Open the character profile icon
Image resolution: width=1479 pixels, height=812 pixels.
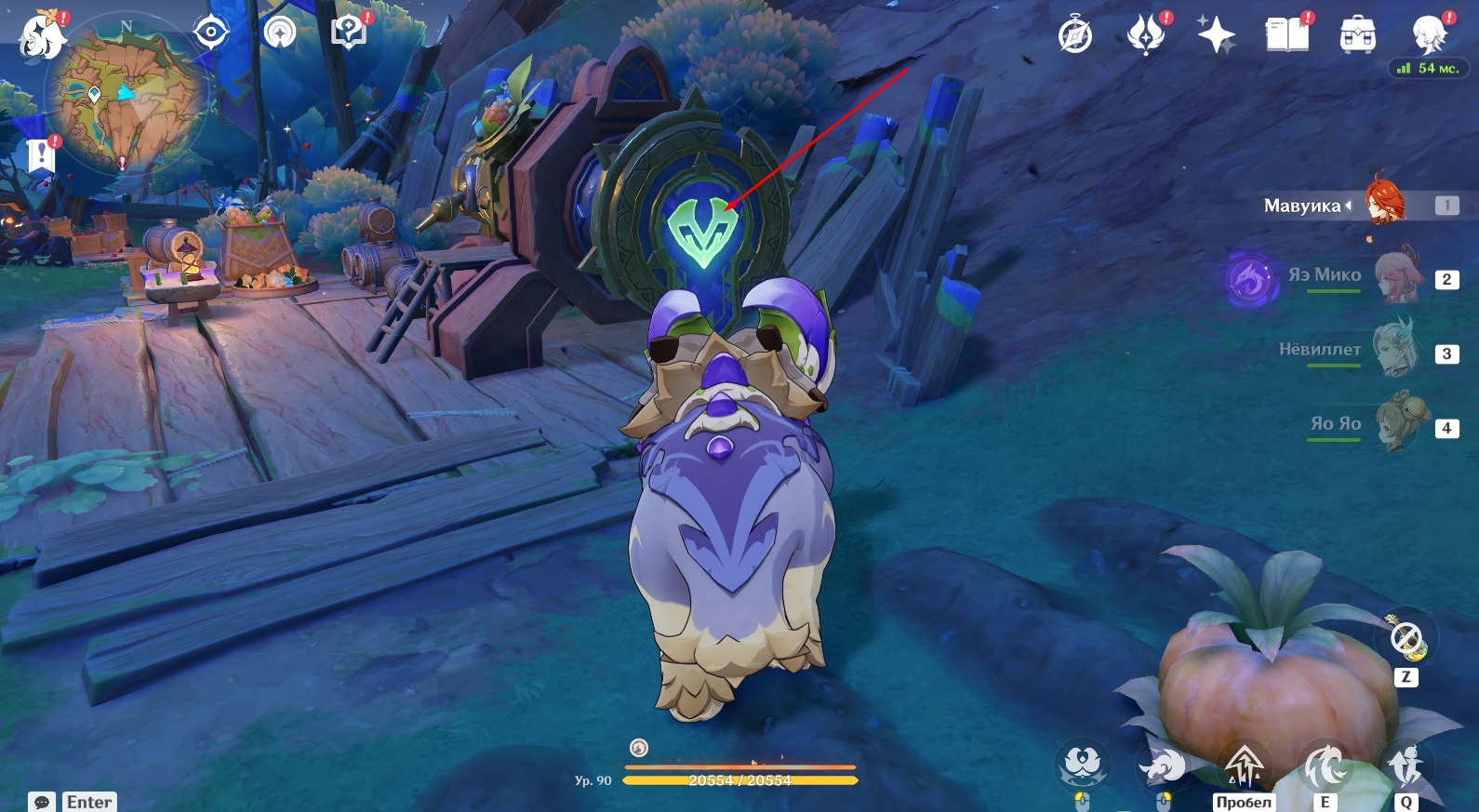point(1428,35)
